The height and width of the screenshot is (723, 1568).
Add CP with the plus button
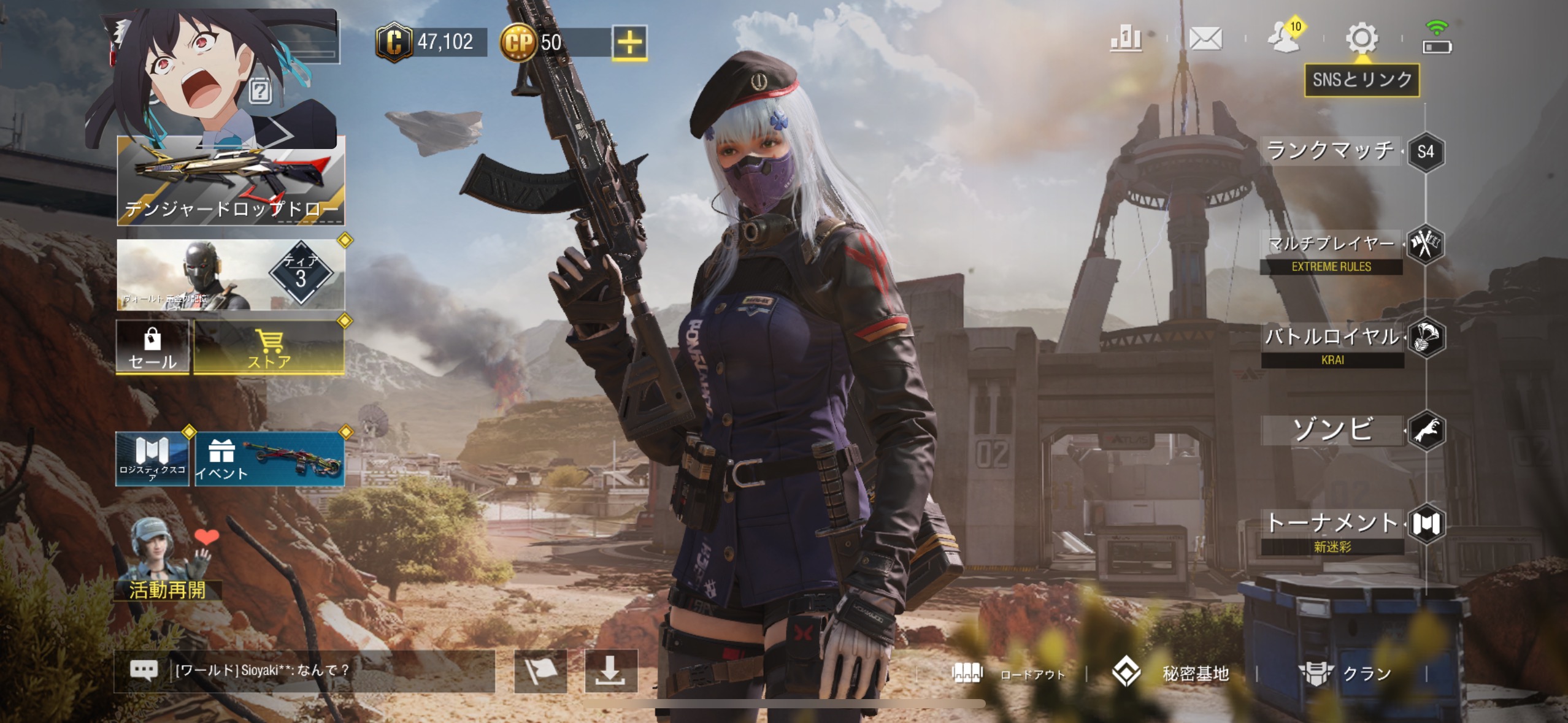[629, 43]
